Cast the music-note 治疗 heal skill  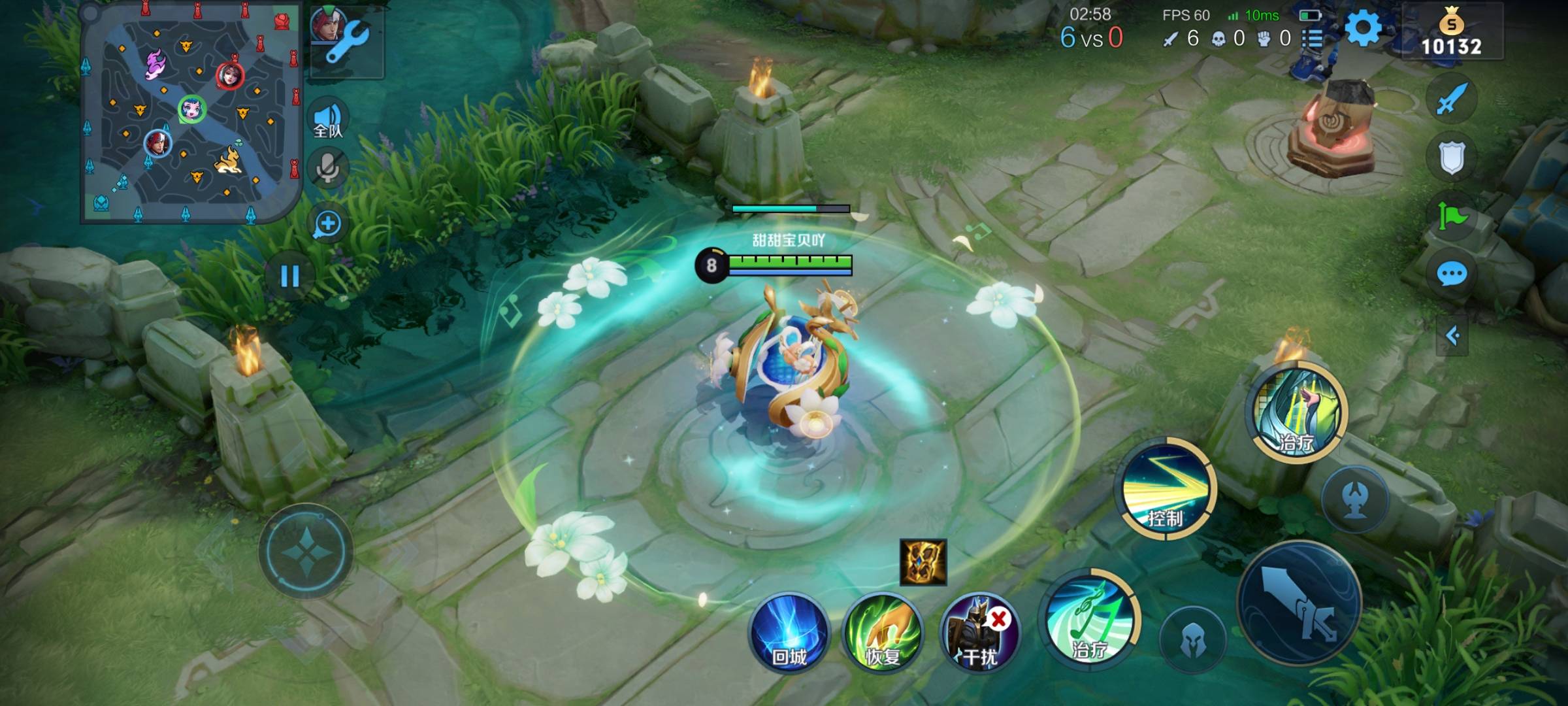[x=1090, y=620]
